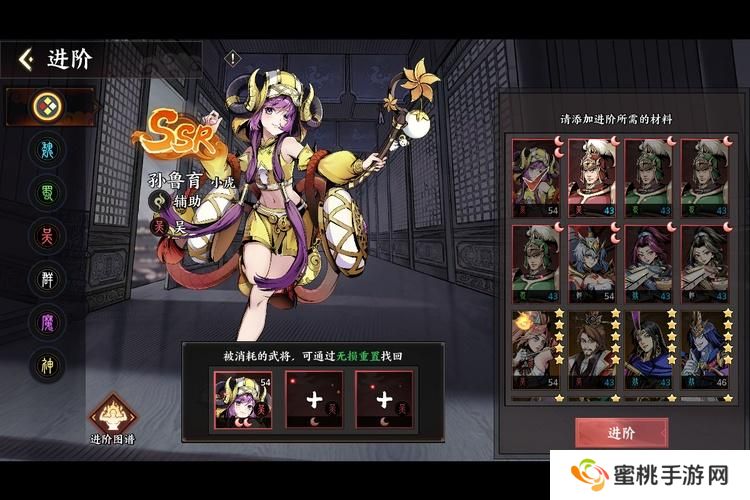
Task: Select the 孙鲁育 portrait in the material slot
Action: pyautogui.click(x=242, y=399)
